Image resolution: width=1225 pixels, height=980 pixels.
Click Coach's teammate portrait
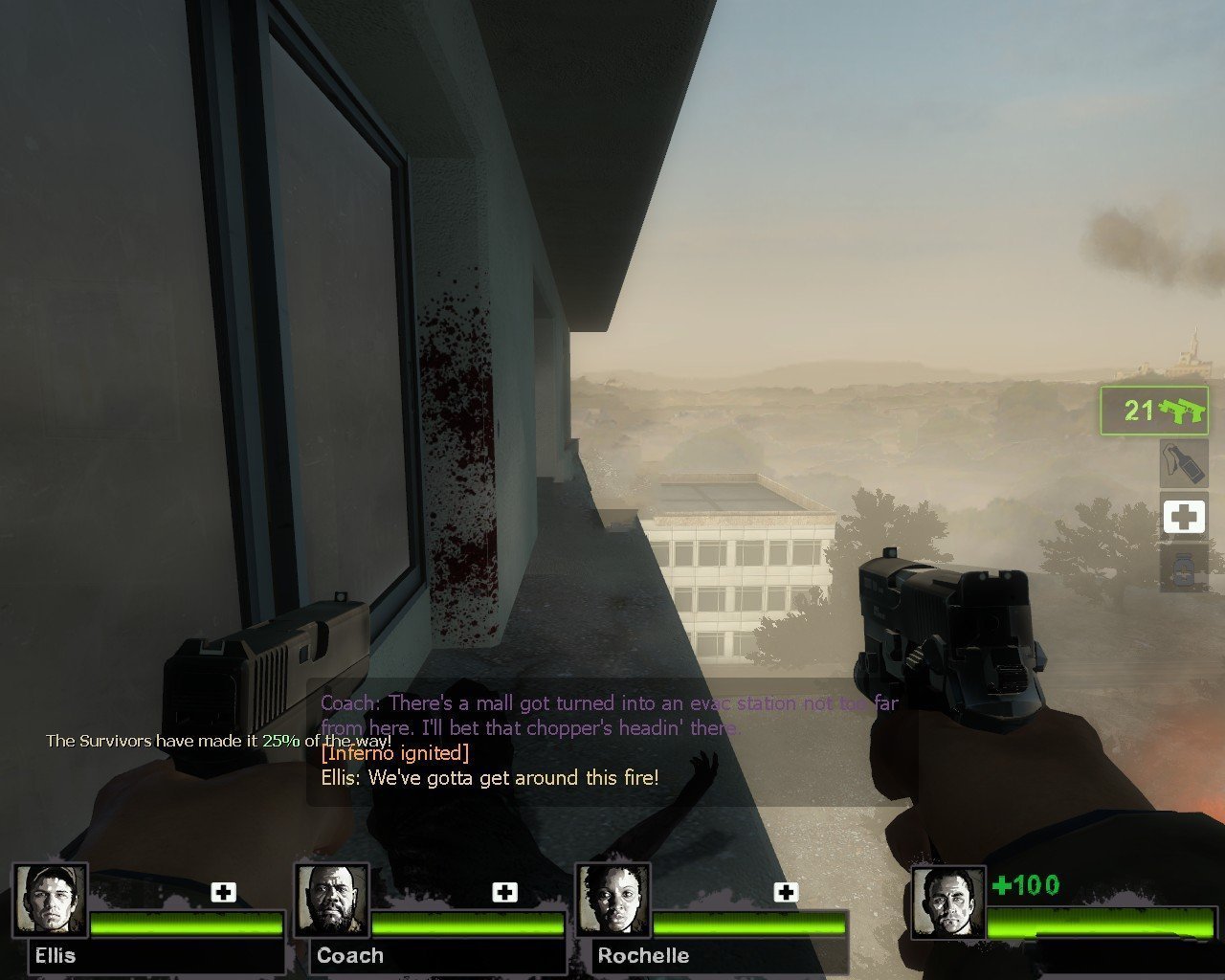pos(332,902)
